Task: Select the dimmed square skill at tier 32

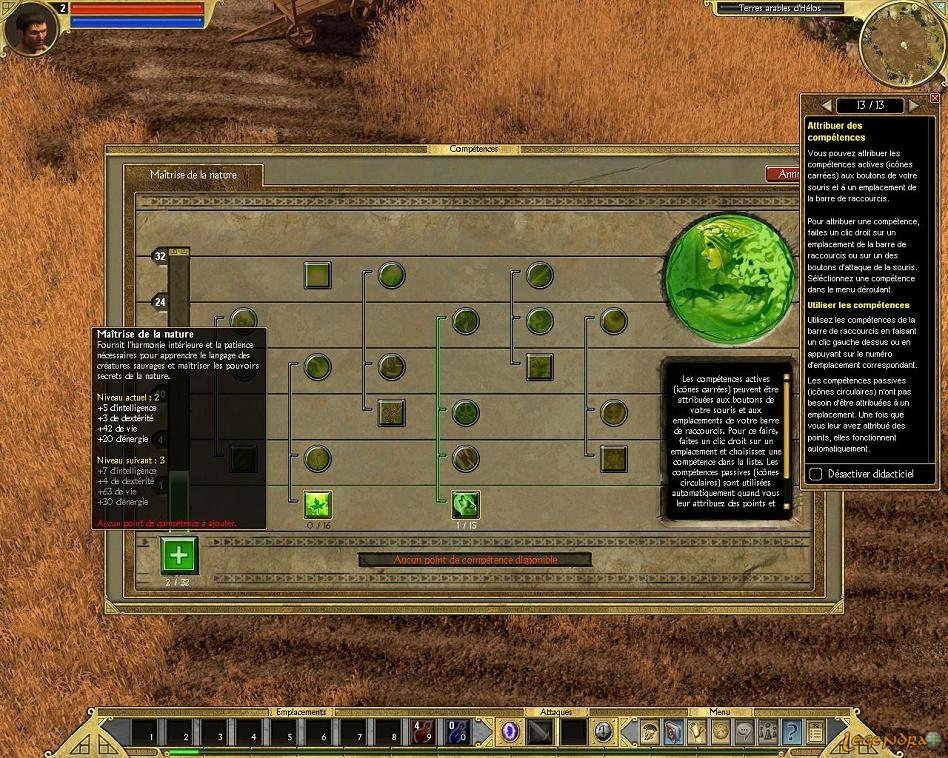Action: [x=318, y=275]
